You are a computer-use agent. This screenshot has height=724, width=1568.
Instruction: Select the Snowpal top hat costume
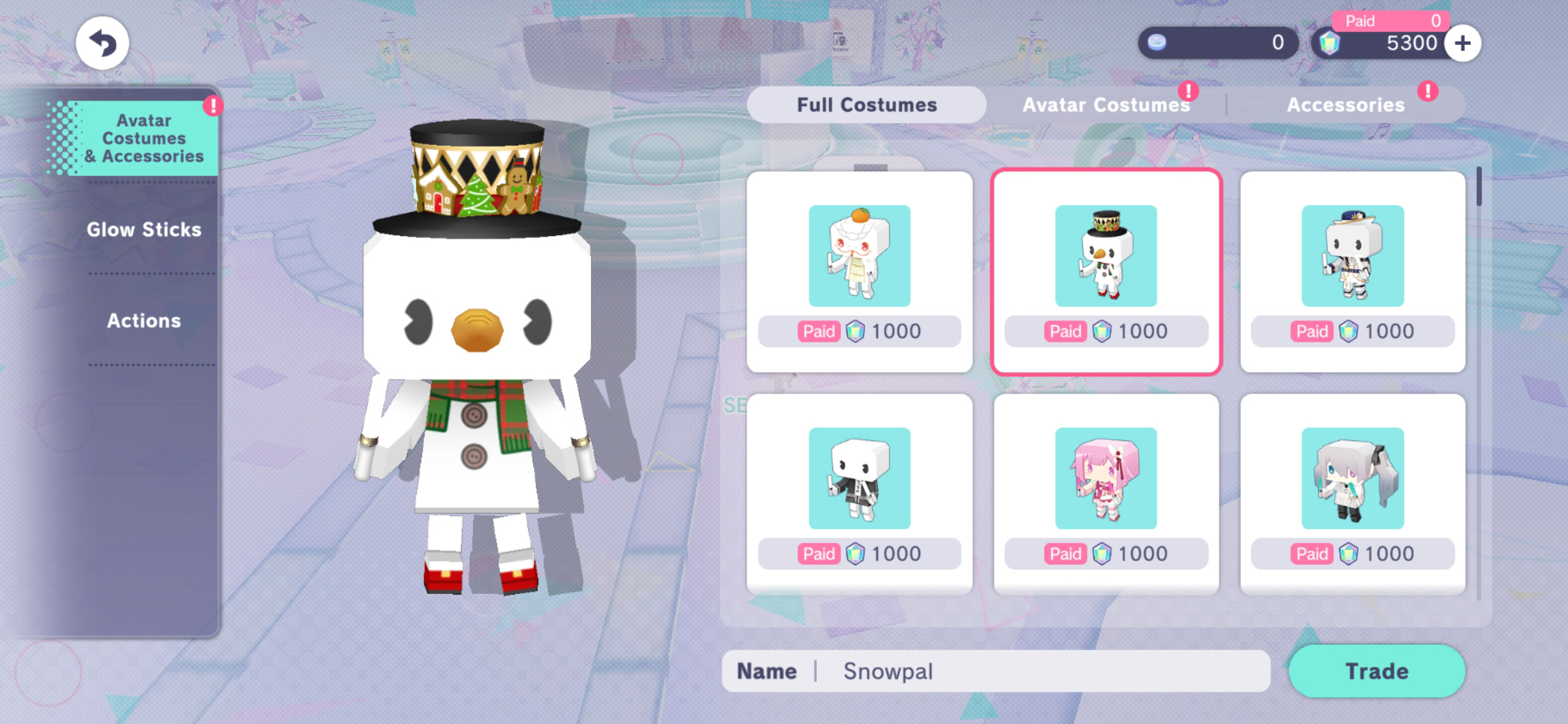[x=1106, y=271]
